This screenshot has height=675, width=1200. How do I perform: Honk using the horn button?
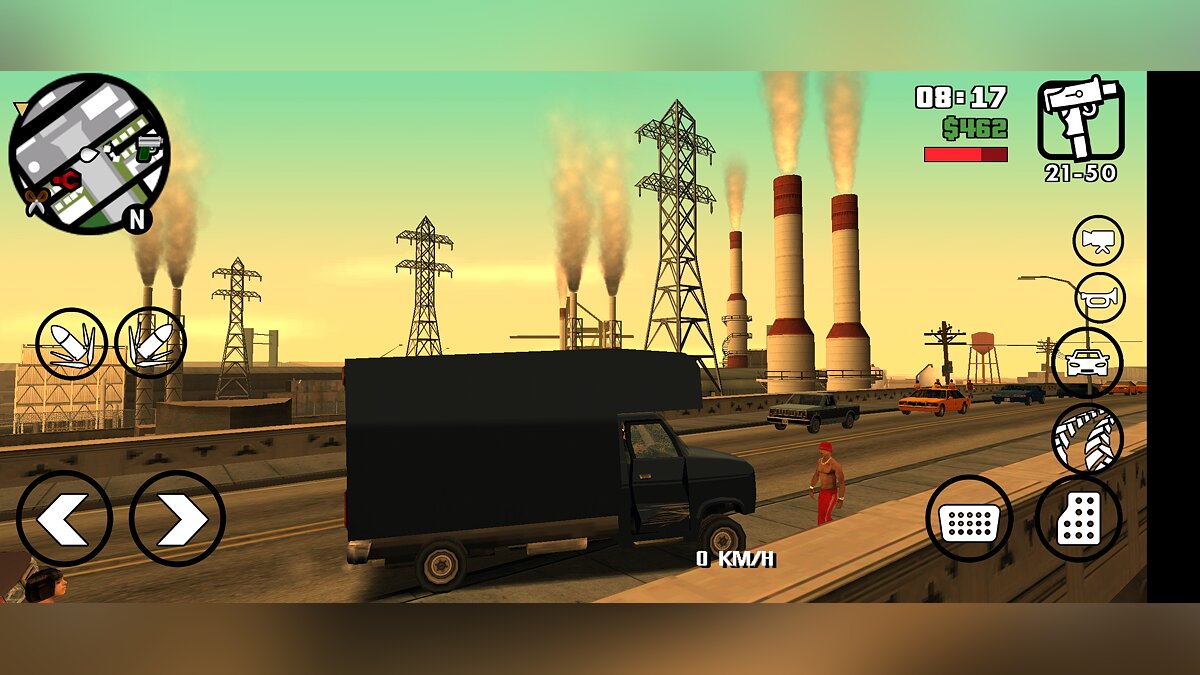(1100, 298)
